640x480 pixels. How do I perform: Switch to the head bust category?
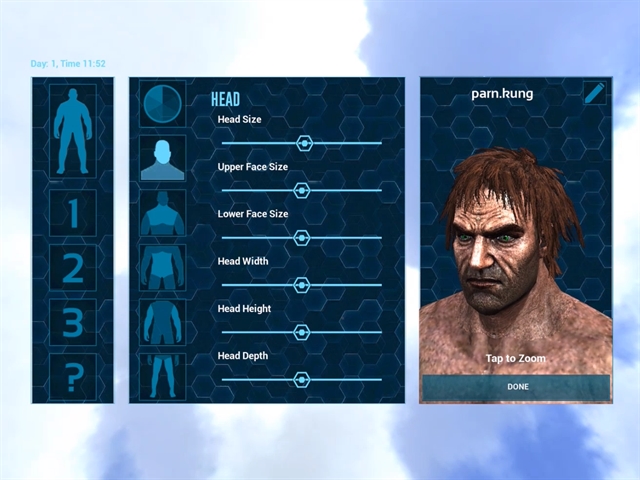click(x=162, y=159)
